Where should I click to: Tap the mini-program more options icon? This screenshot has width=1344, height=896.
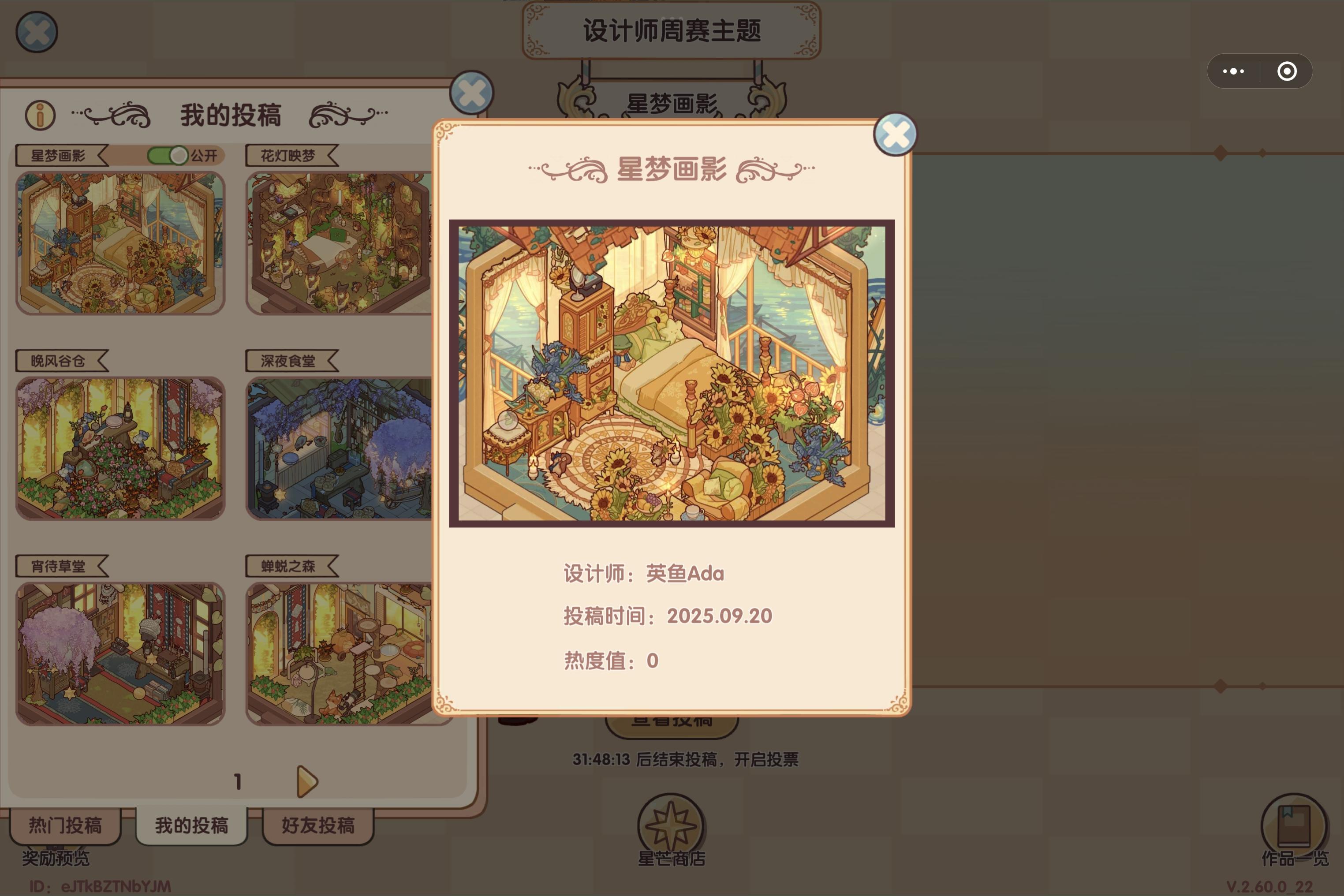click(1233, 70)
